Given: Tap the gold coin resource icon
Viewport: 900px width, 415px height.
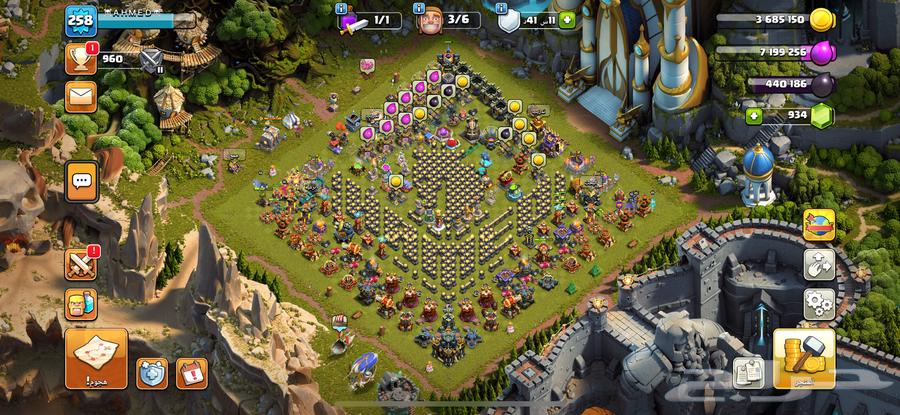Looking at the screenshot, I should coord(822,20).
